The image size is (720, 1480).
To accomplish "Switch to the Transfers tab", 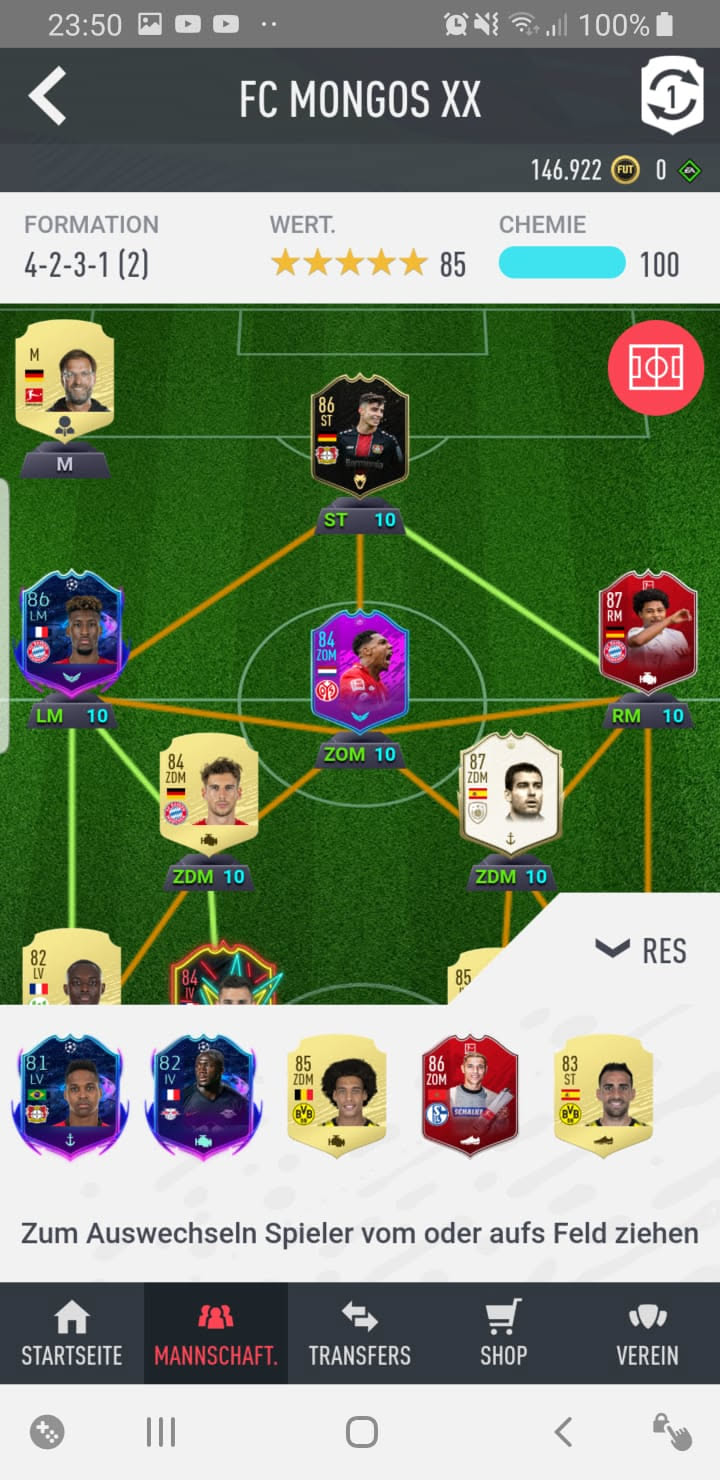I will (359, 1334).
